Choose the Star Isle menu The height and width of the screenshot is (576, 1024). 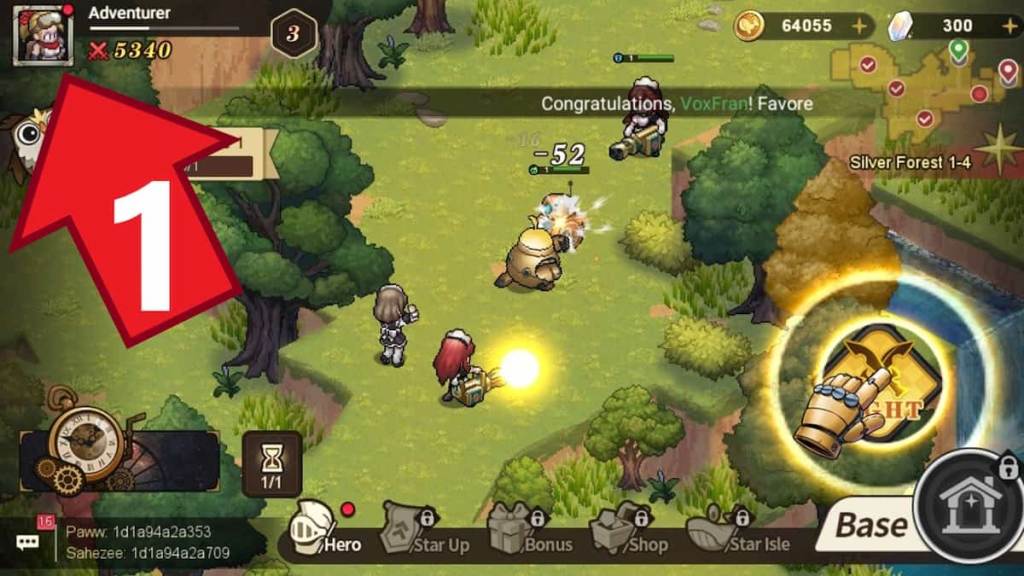click(x=740, y=532)
